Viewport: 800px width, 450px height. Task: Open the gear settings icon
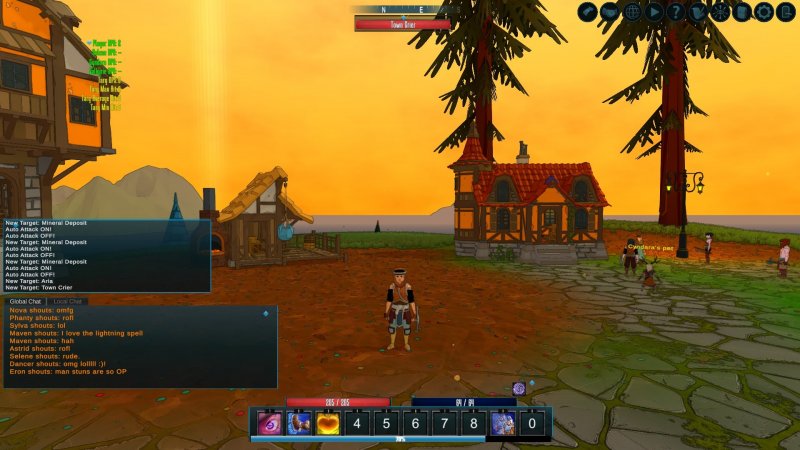pyautogui.click(x=764, y=12)
